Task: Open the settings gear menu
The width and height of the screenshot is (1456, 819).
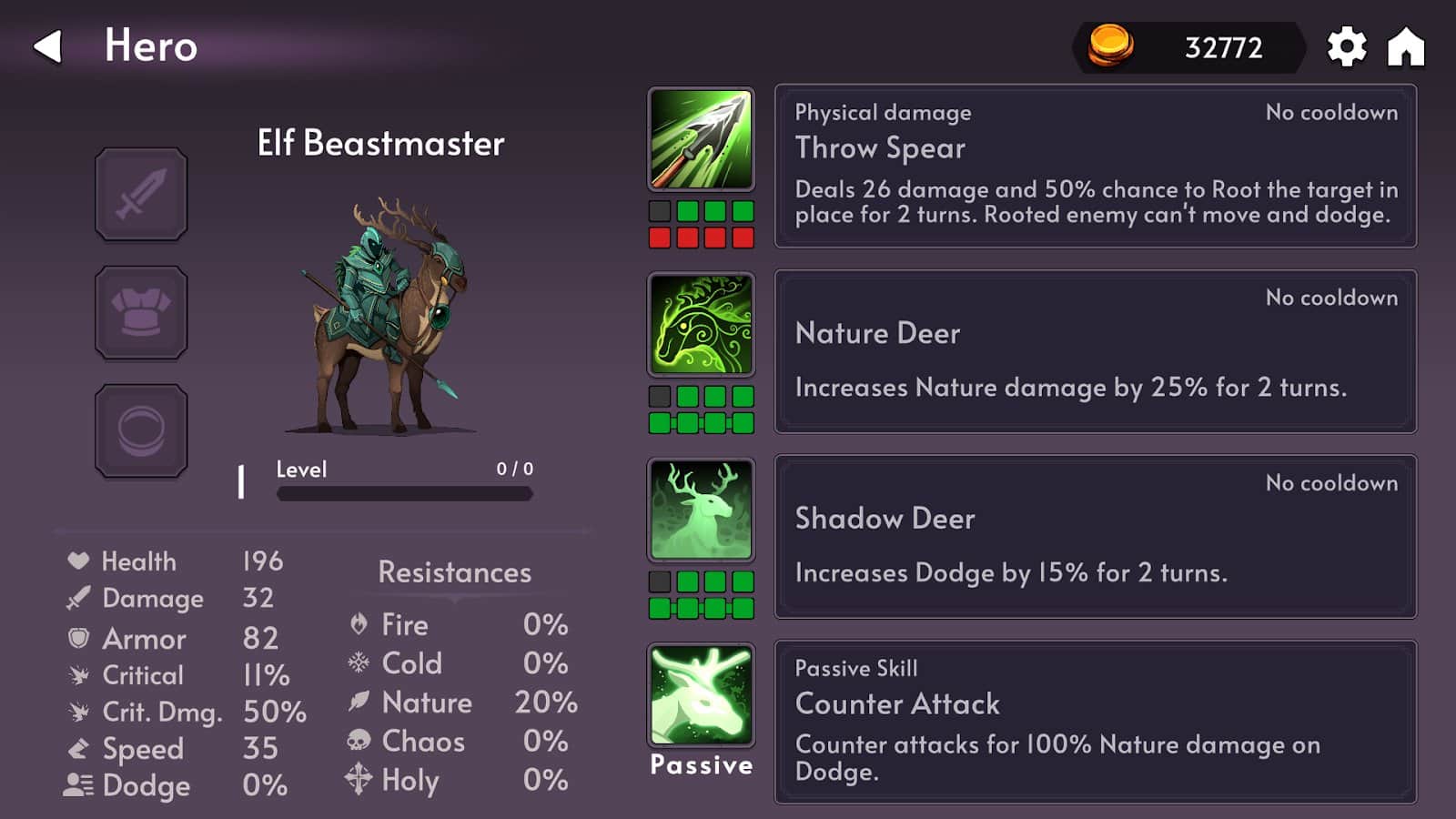Action: point(1346,46)
